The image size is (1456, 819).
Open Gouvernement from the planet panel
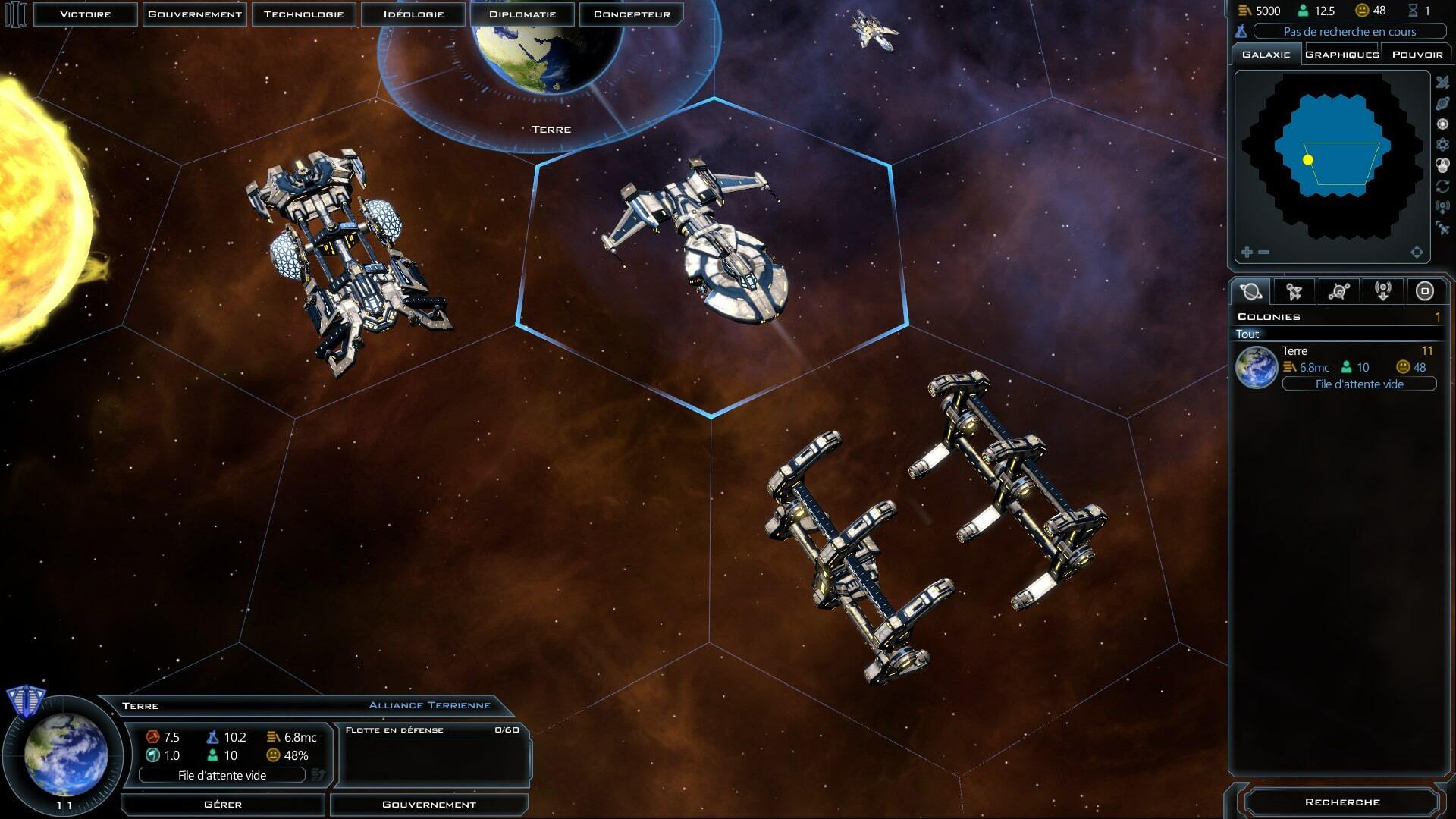(429, 805)
